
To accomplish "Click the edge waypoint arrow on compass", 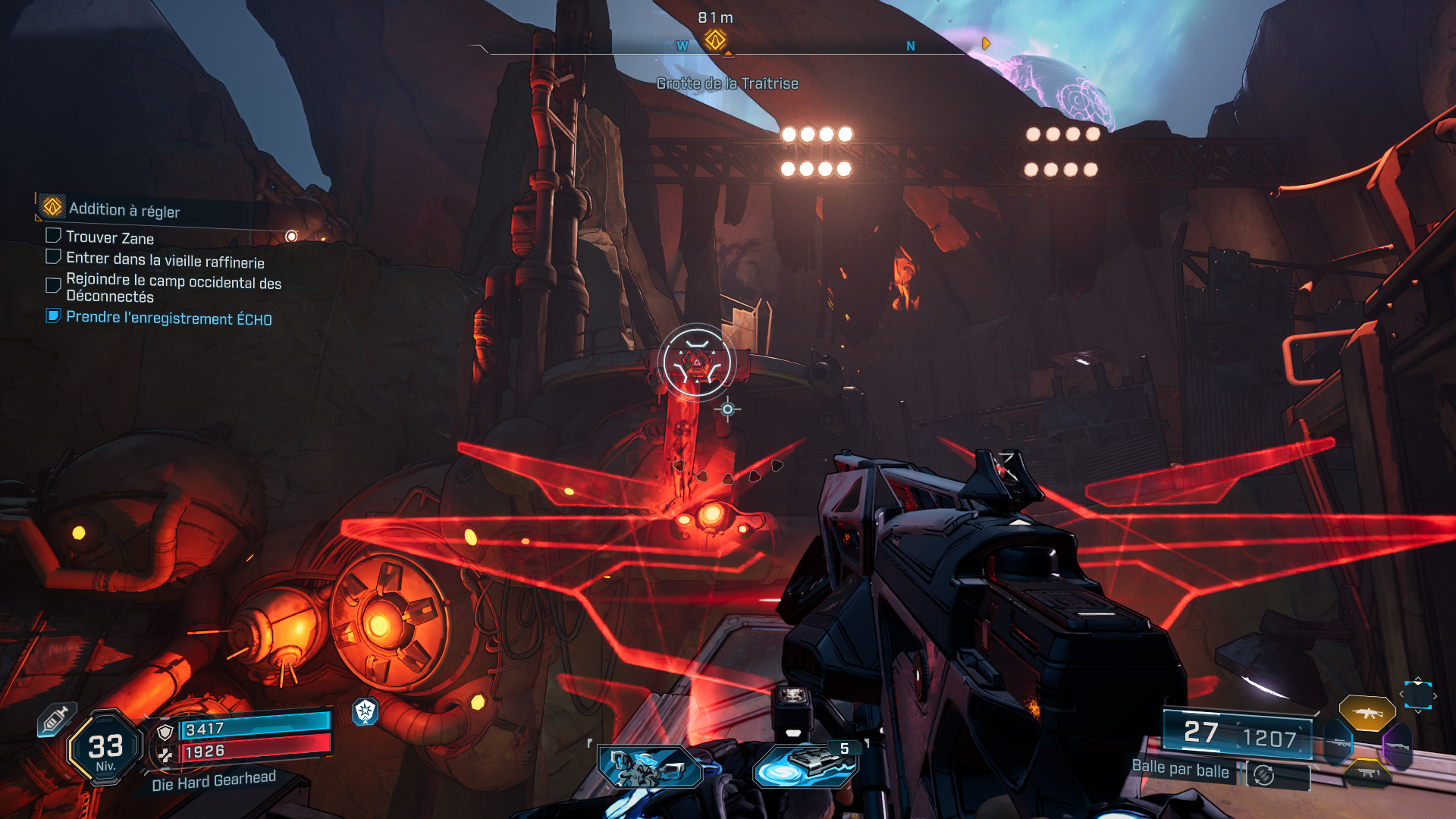I will [x=985, y=44].
